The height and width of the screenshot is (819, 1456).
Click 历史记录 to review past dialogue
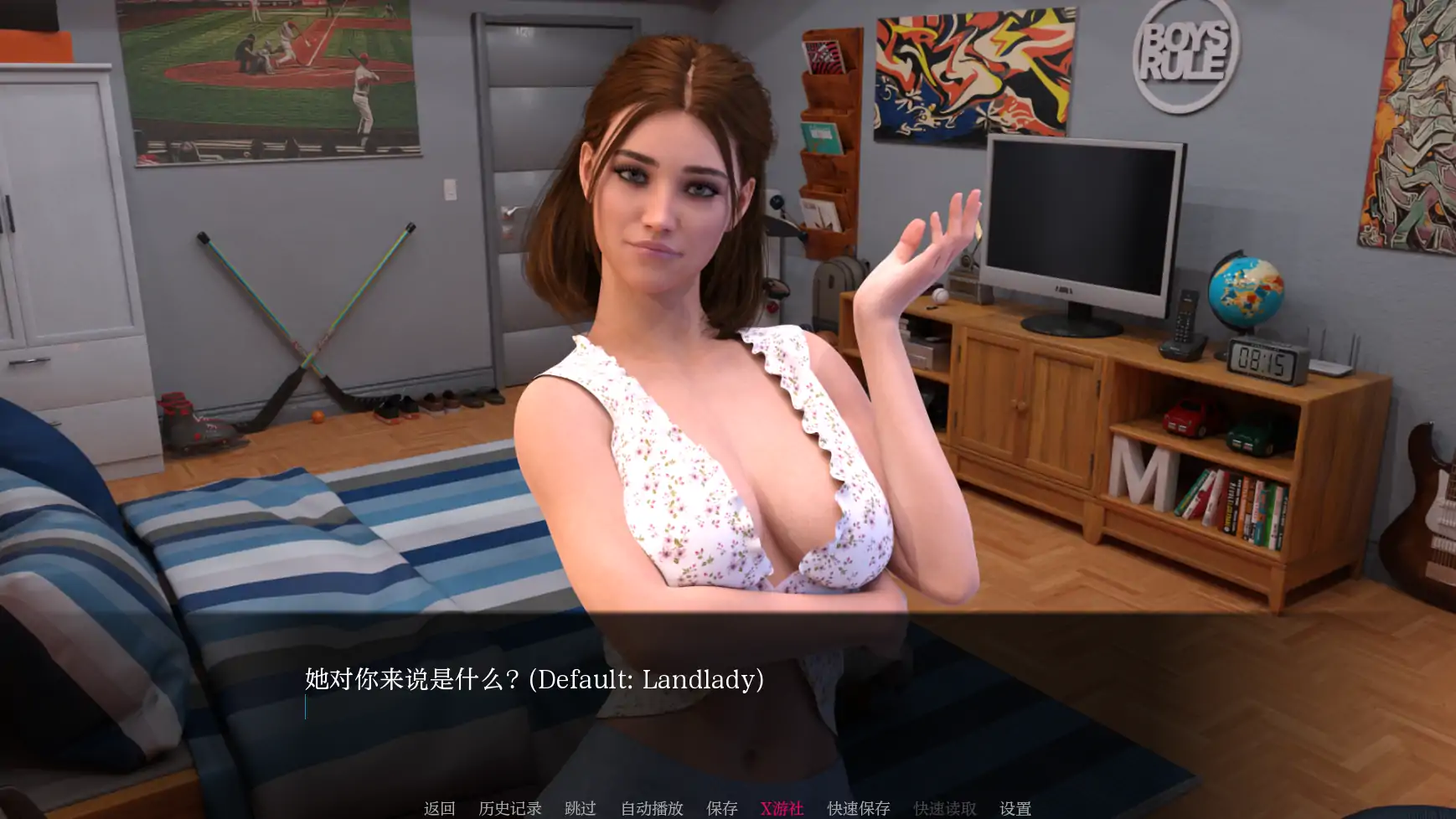(x=509, y=808)
